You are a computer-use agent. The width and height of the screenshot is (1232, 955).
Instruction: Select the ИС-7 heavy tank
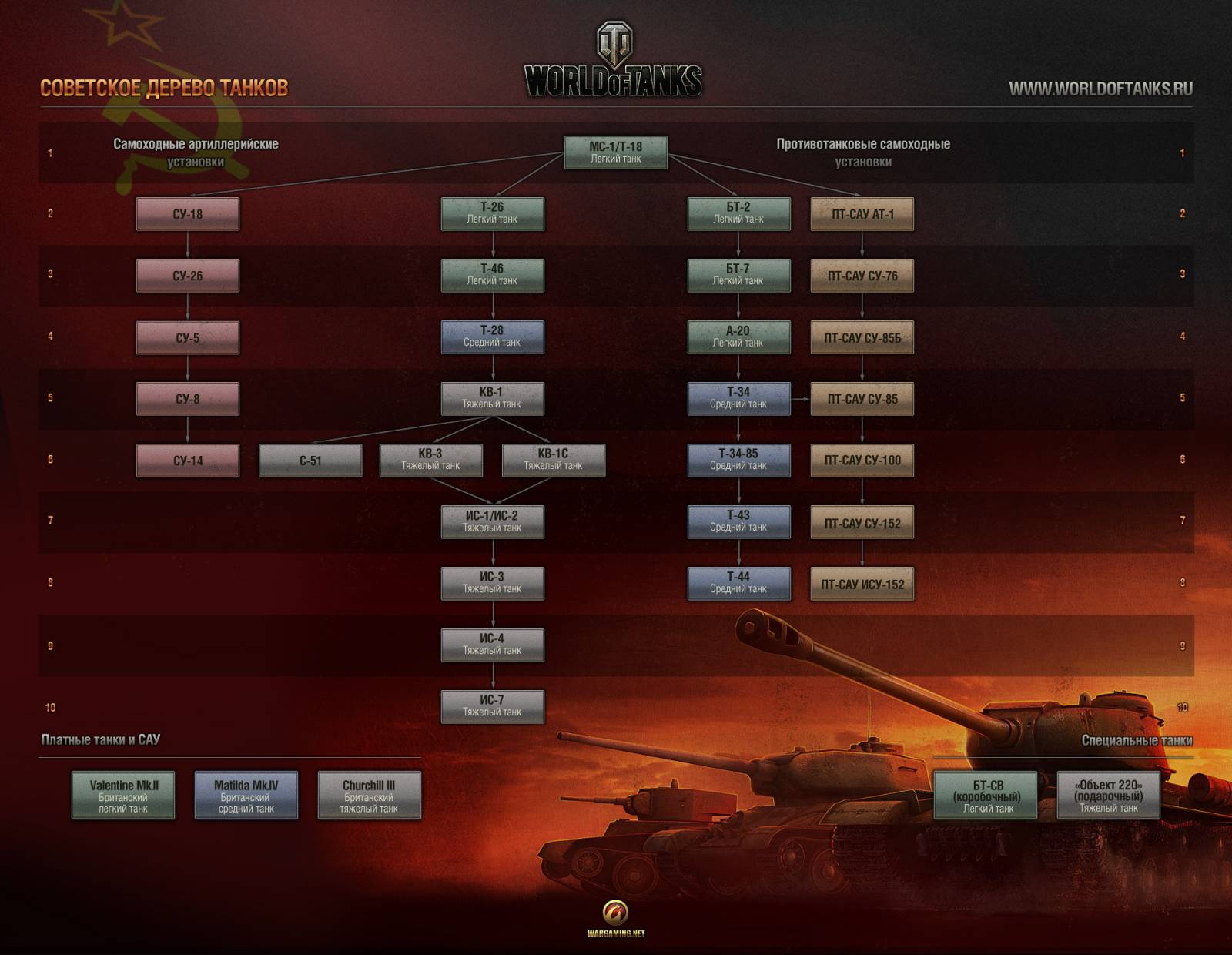(x=492, y=706)
